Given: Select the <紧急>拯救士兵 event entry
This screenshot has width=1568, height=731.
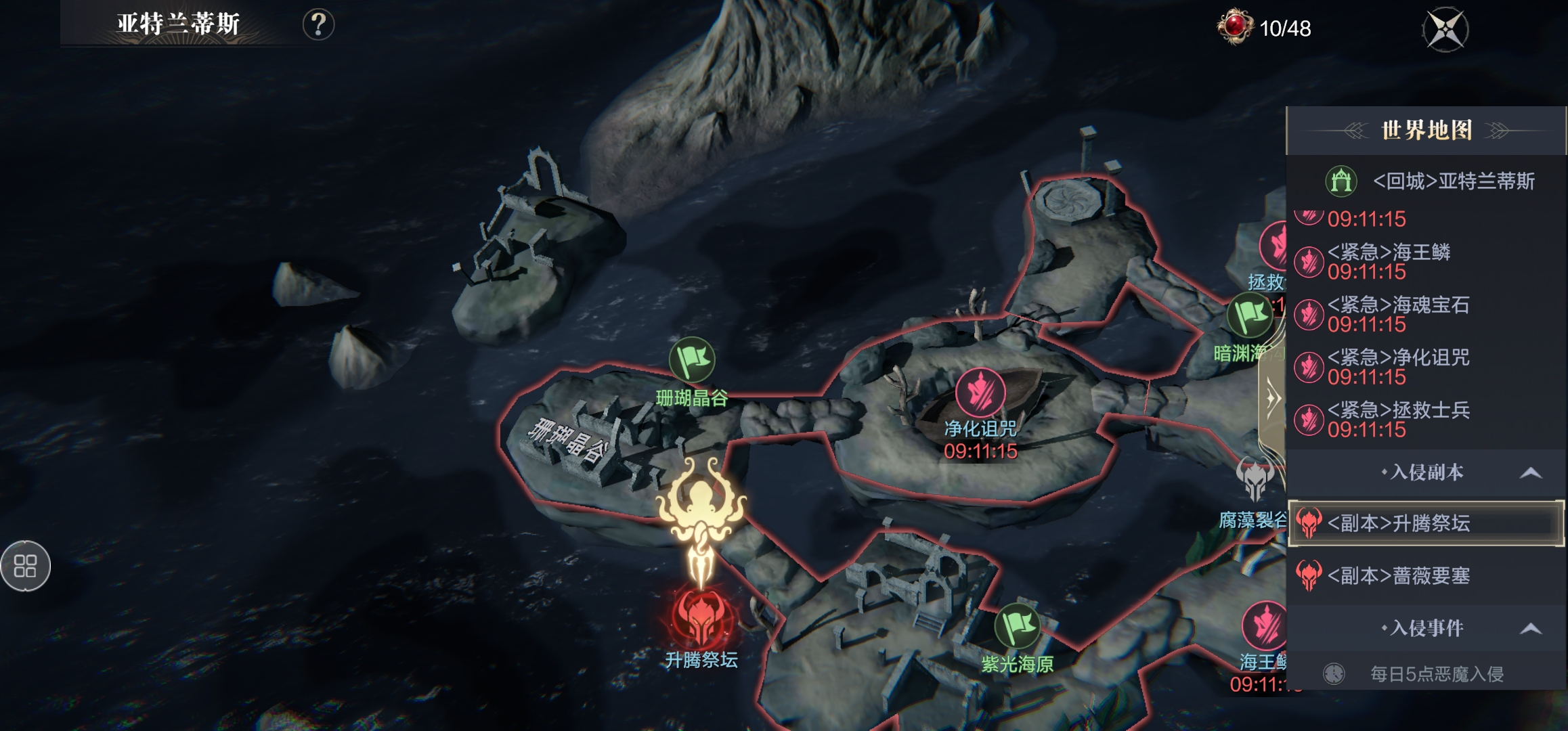Looking at the screenshot, I should 1397,420.
